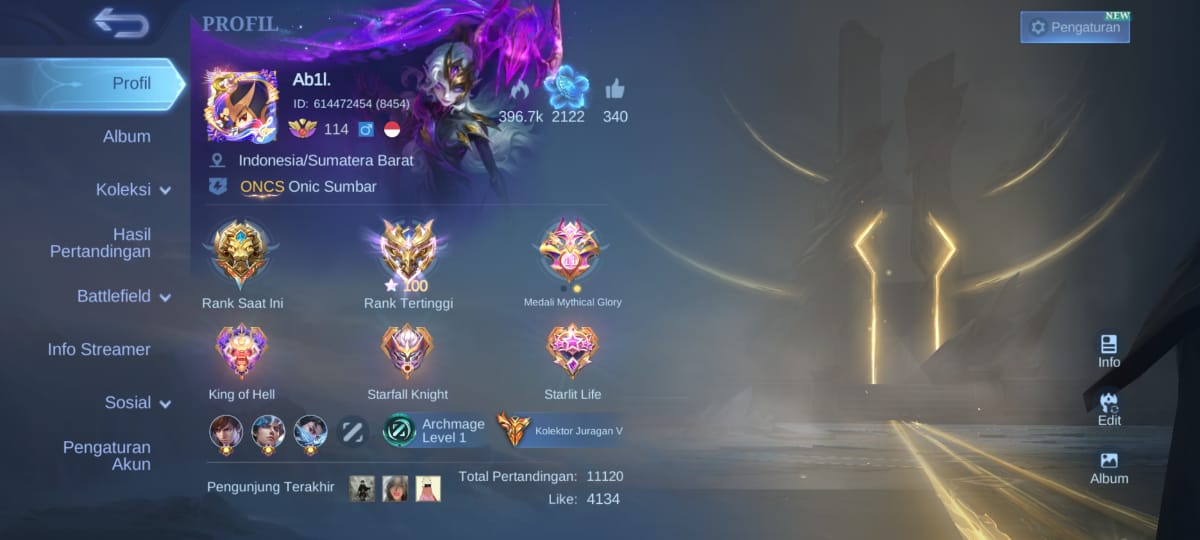Image resolution: width=1200 pixels, height=540 pixels.
Task: Open the Album tab in sidebar
Action: tap(127, 136)
